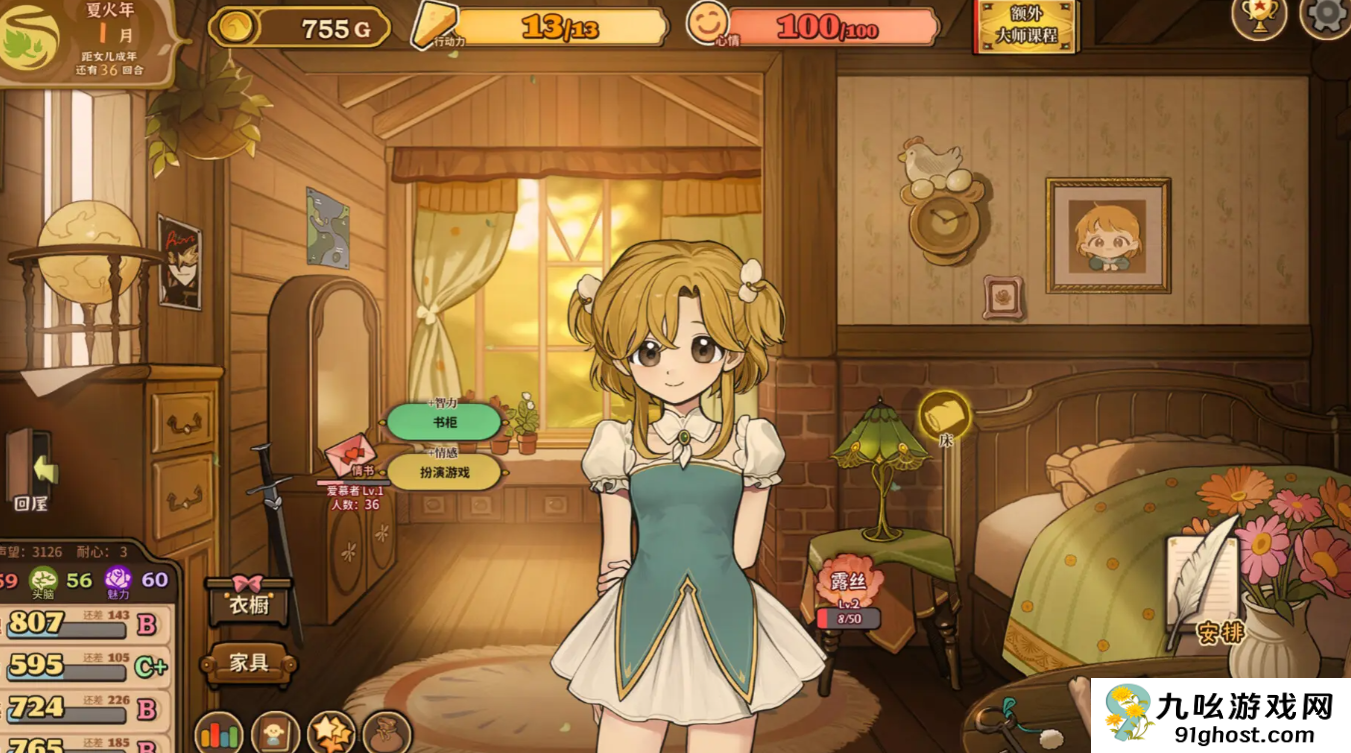Image resolution: width=1351 pixels, height=753 pixels.
Task: Open the 额外大师课程 master course book
Action: pos(1025,26)
